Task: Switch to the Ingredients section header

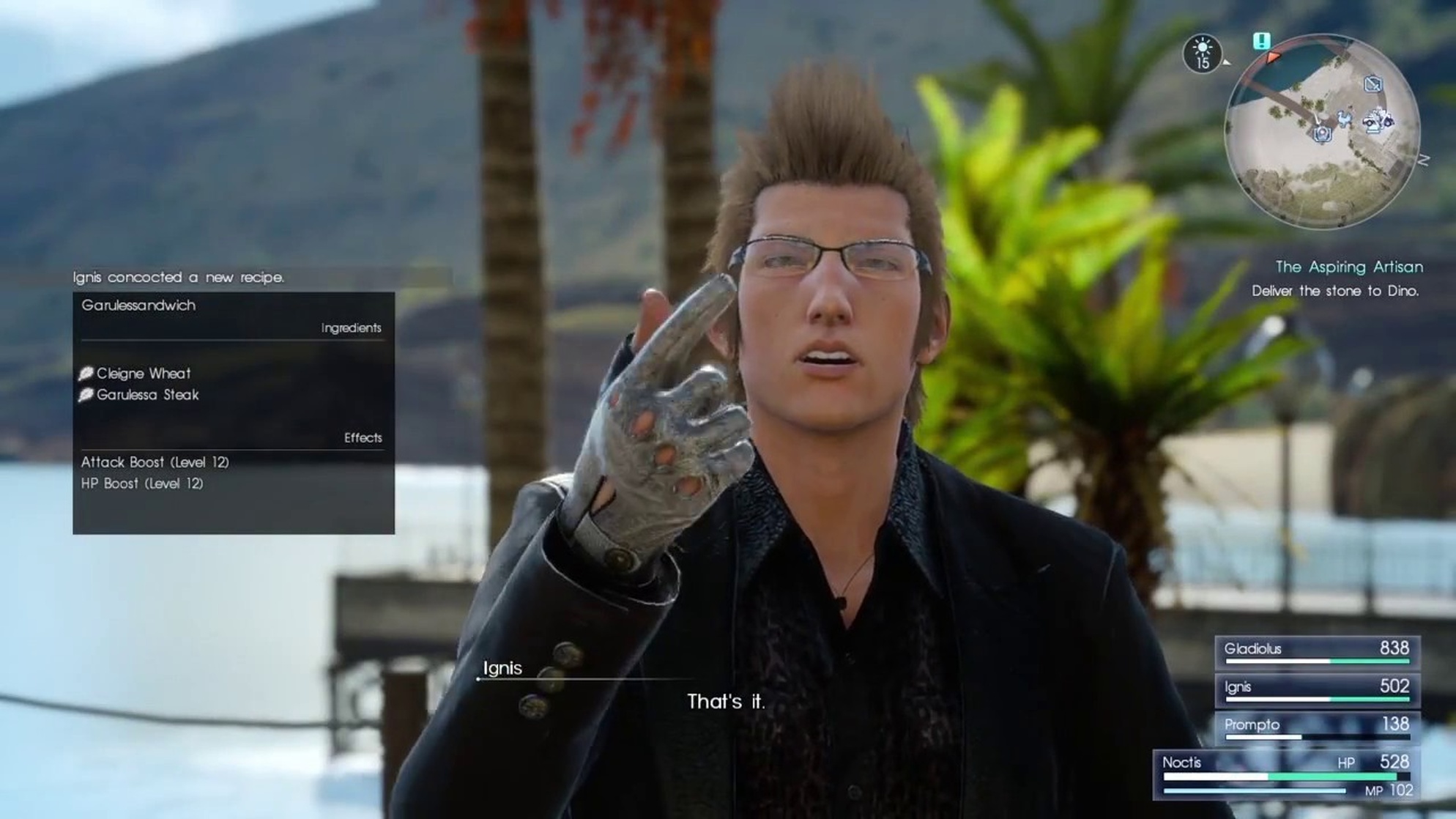Action: point(350,327)
